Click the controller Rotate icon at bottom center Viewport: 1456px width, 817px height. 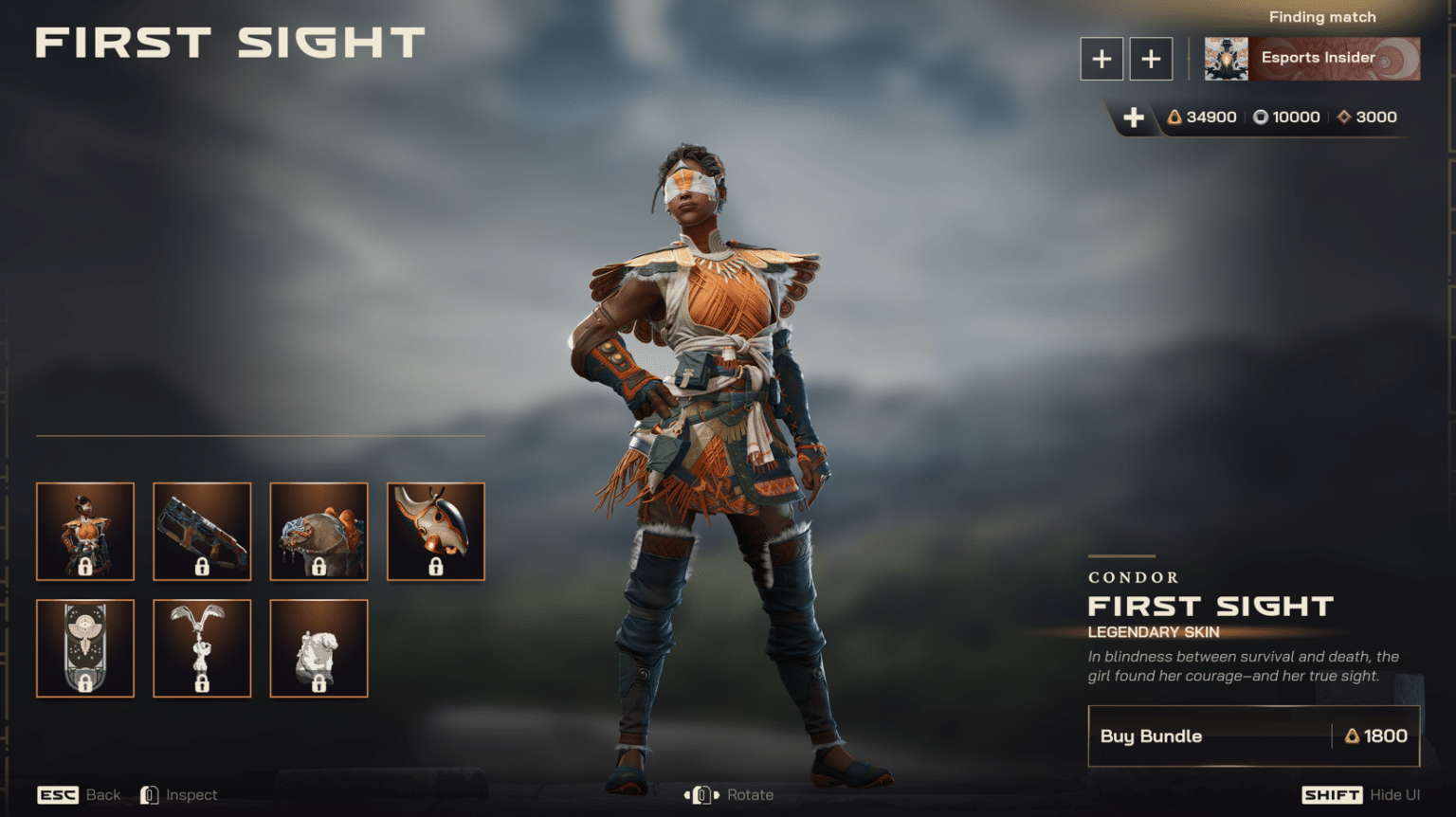pos(701,794)
